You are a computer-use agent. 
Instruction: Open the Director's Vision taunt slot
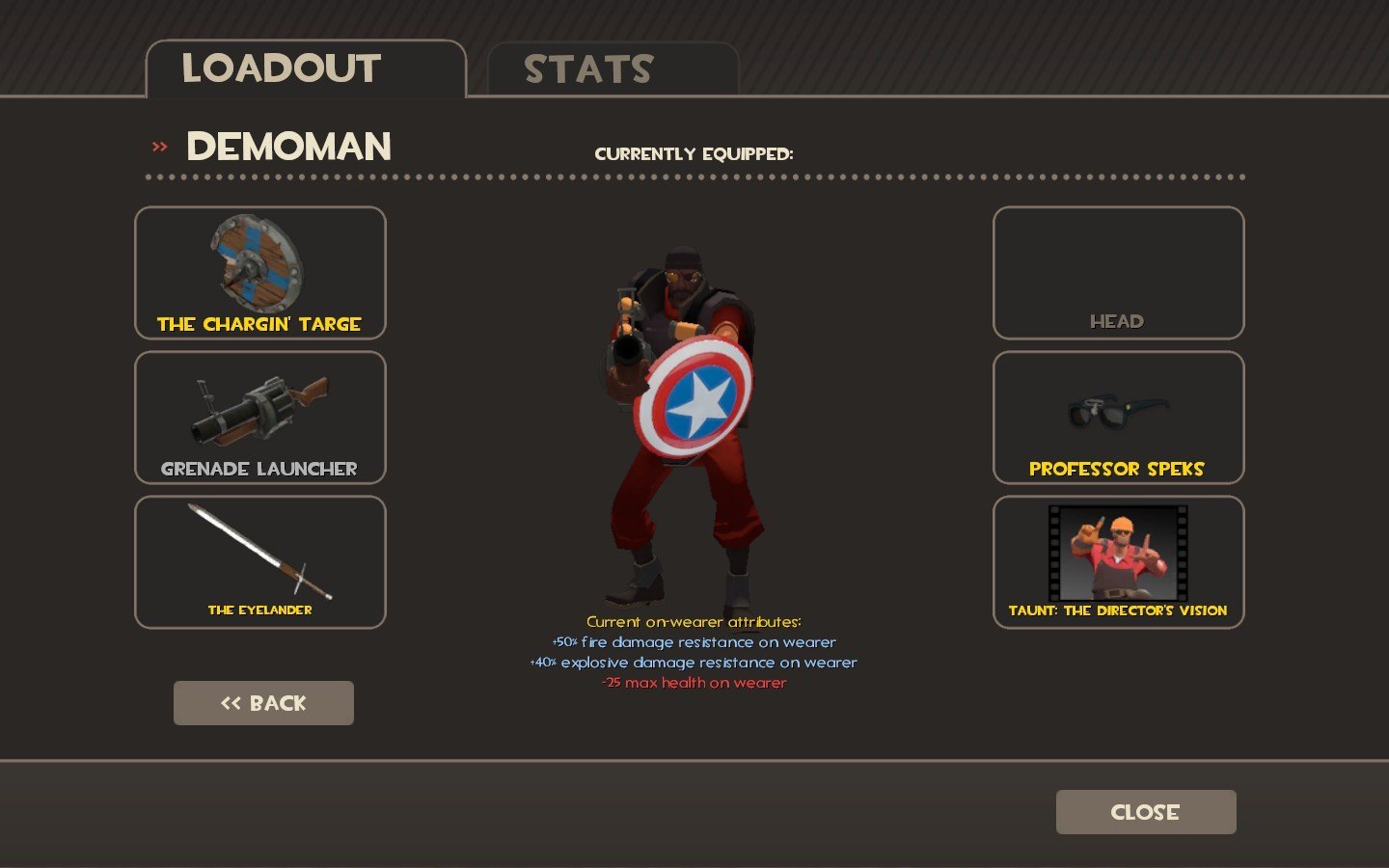pyautogui.click(x=1118, y=562)
